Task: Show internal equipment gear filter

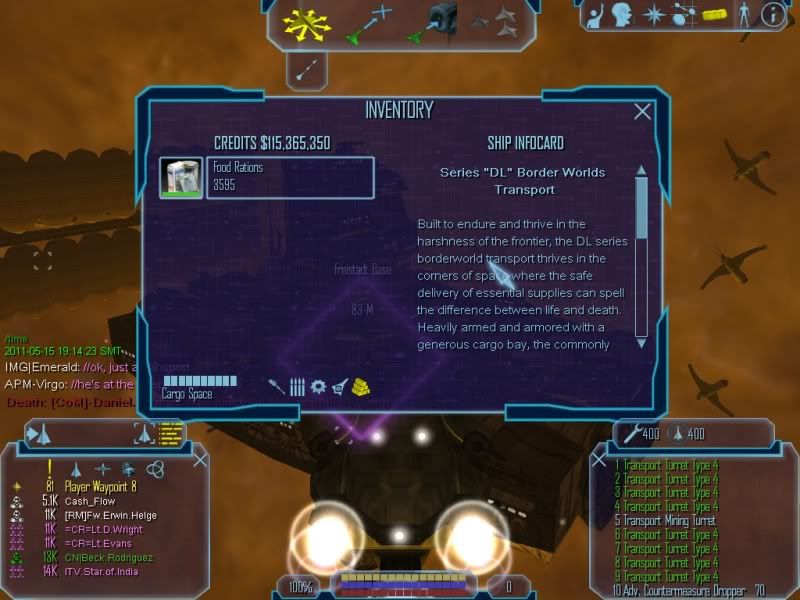Action: (318, 386)
